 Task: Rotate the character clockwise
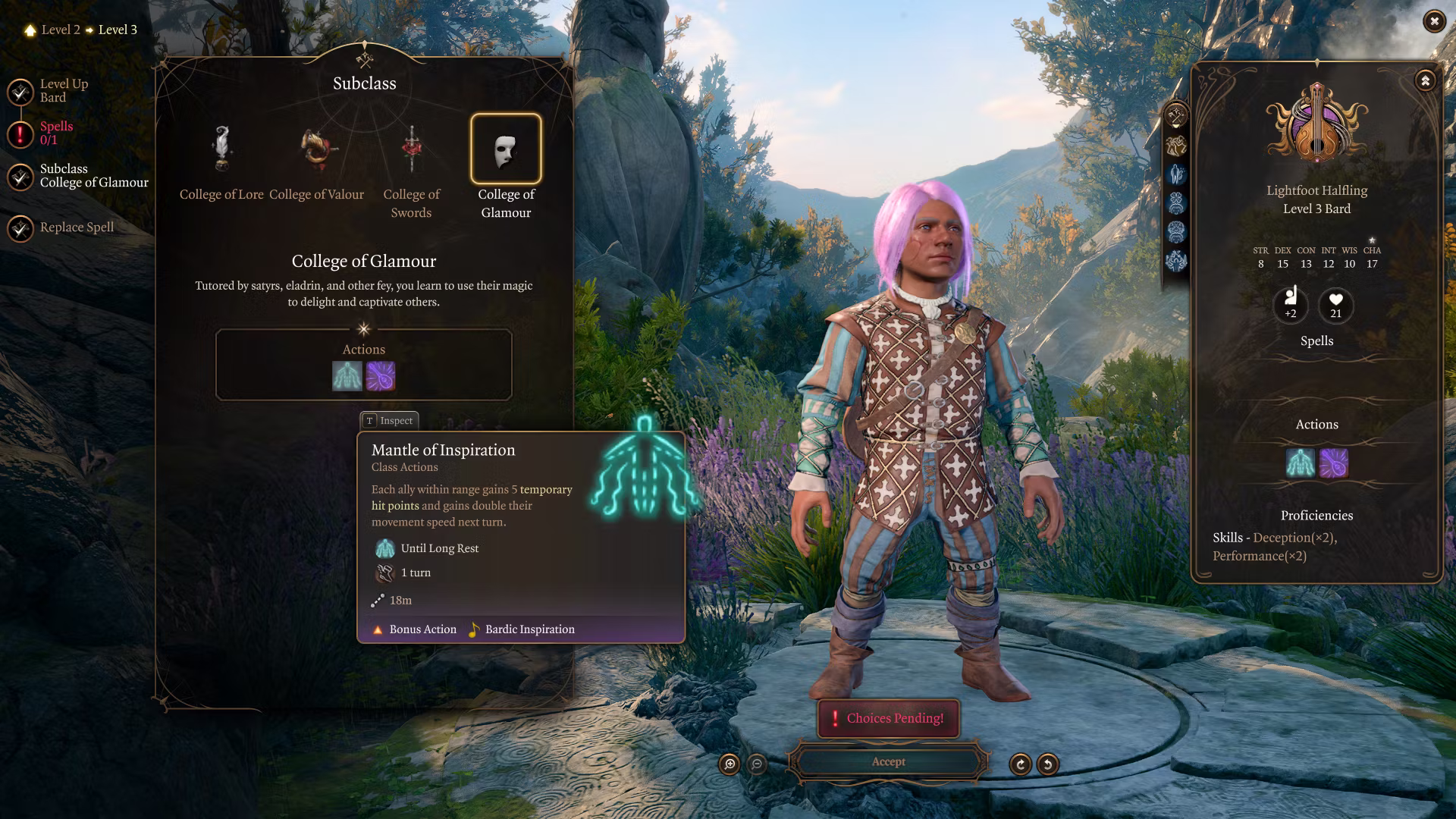coord(1020,764)
